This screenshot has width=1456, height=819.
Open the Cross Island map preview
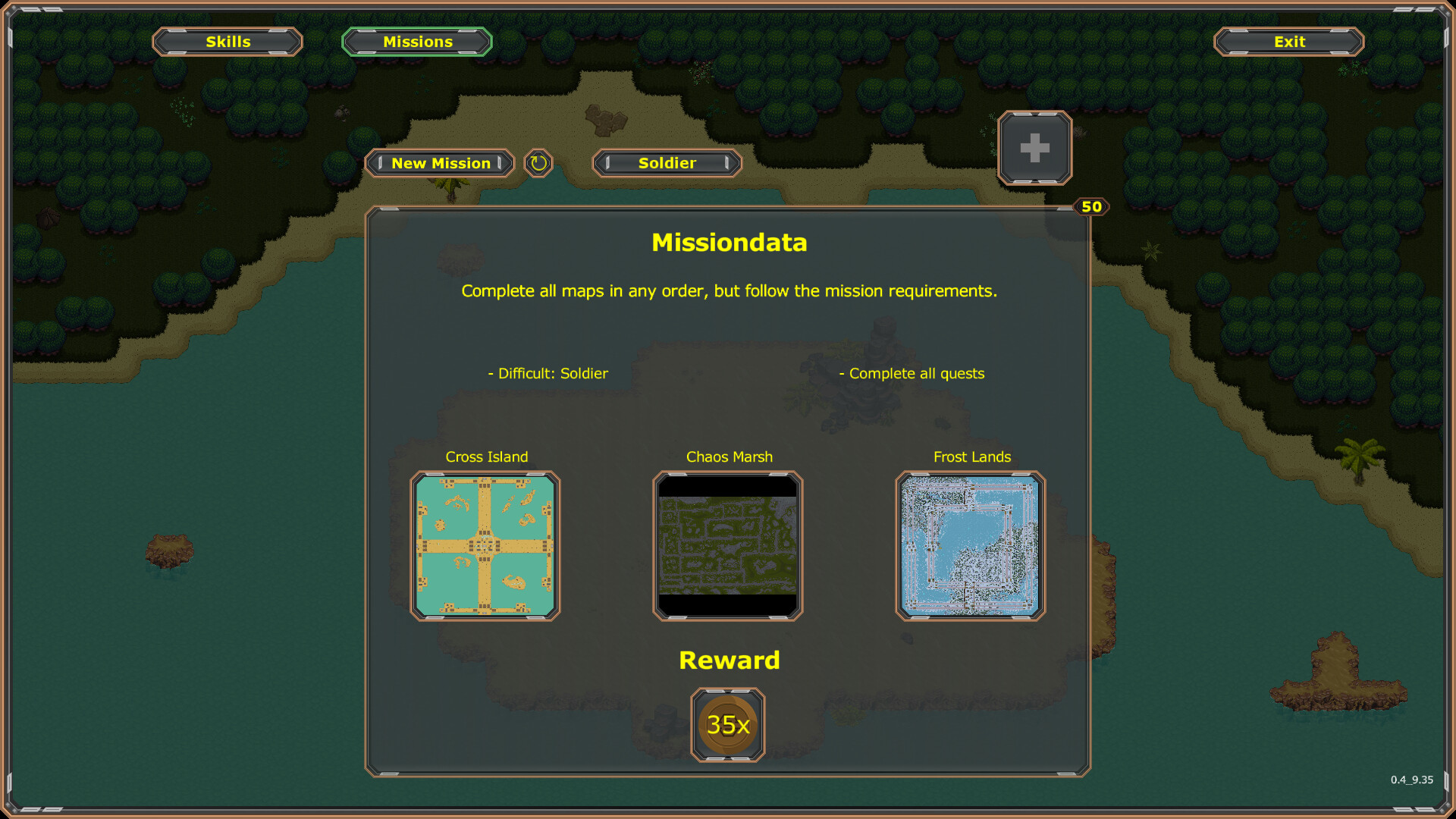click(x=485, y=543)
